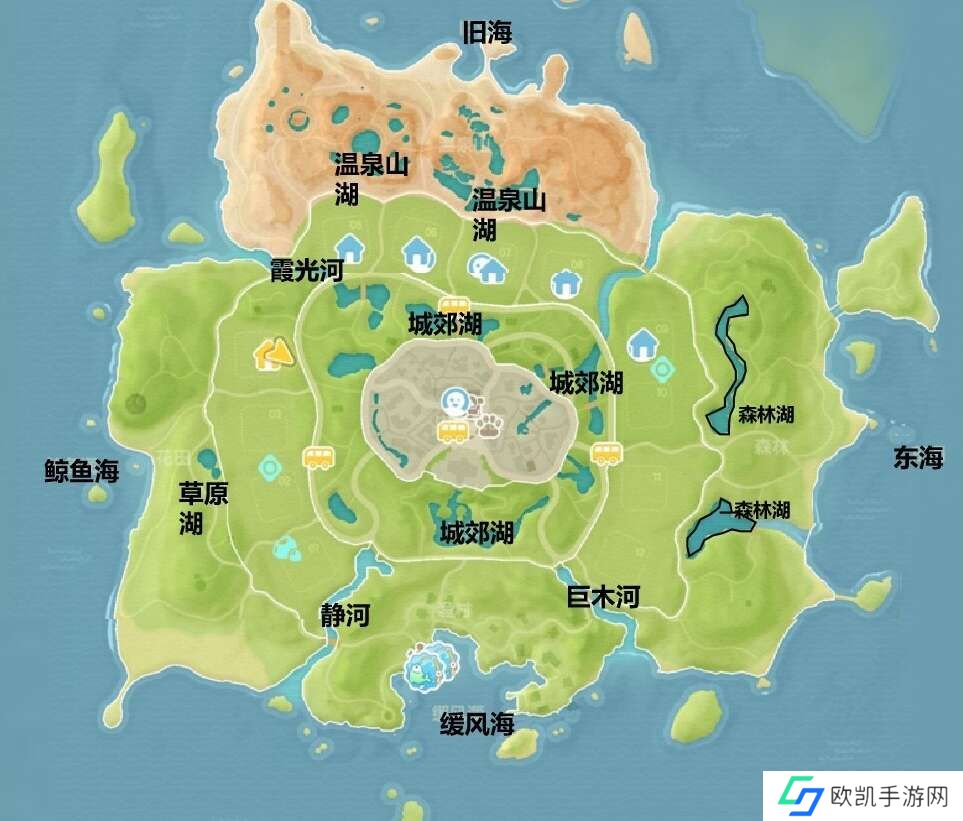Choose the yellow bus stop beside the face marker
963x821 pixels.
coord(452,431)
